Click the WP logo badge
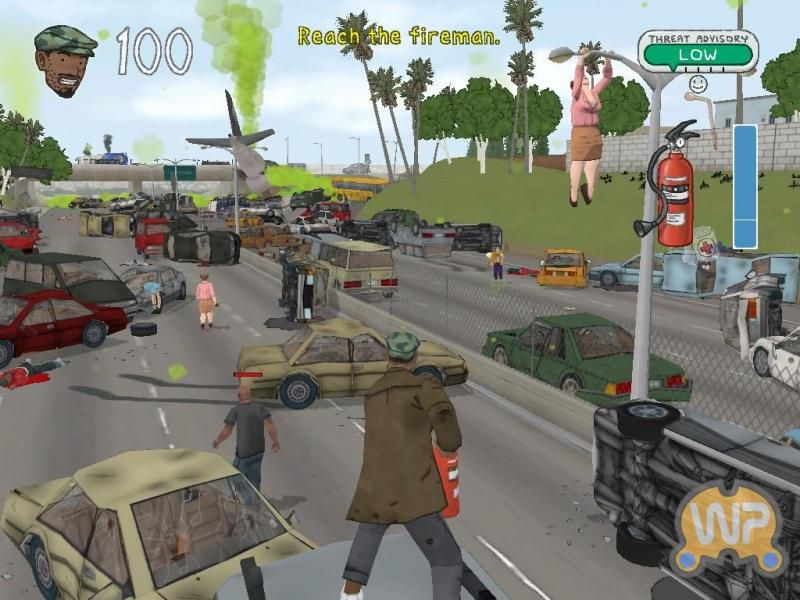The image size is (800, 600). [727, 526]
